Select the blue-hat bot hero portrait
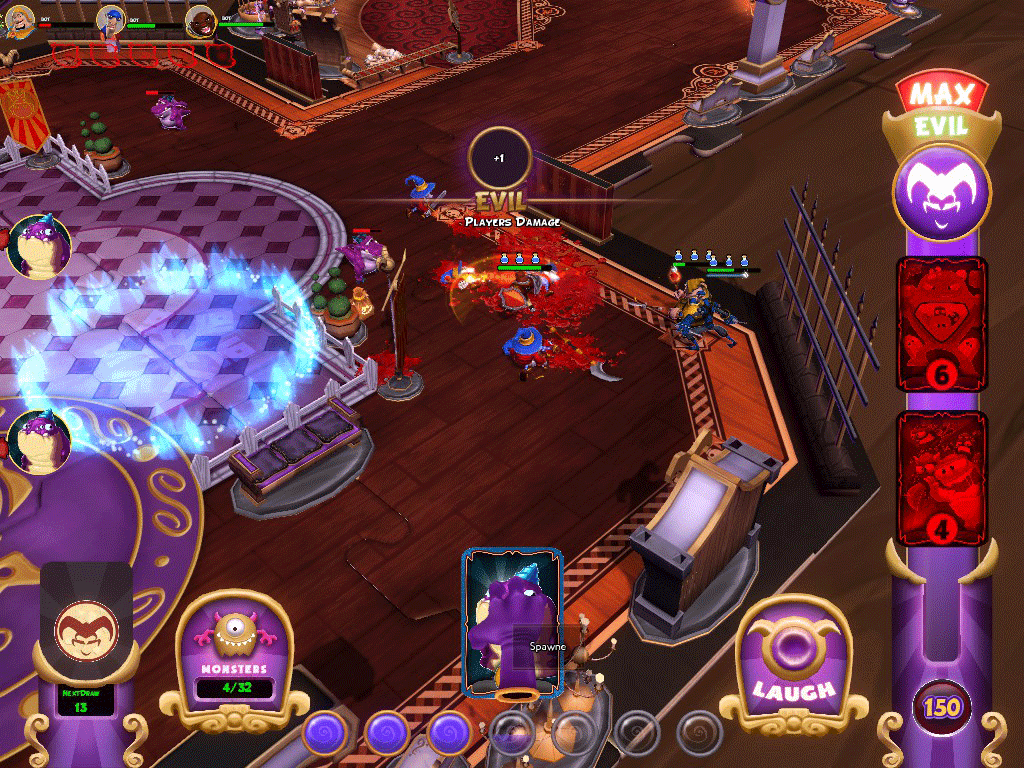Viewport: 1024px width, 768px height. 111,20
